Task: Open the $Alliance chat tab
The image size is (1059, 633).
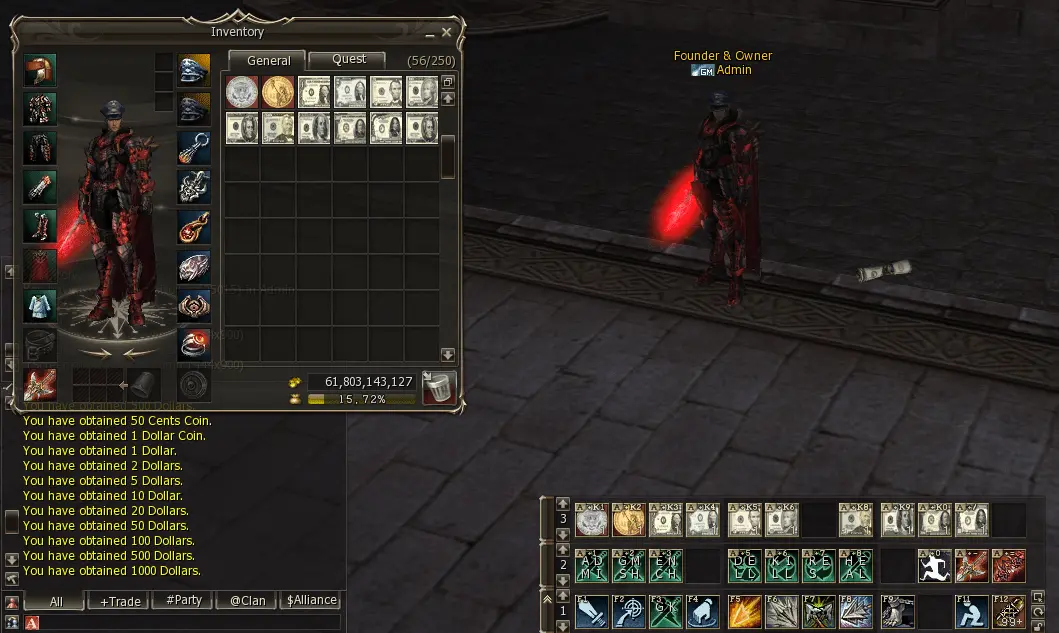Action: coord(312,601)
